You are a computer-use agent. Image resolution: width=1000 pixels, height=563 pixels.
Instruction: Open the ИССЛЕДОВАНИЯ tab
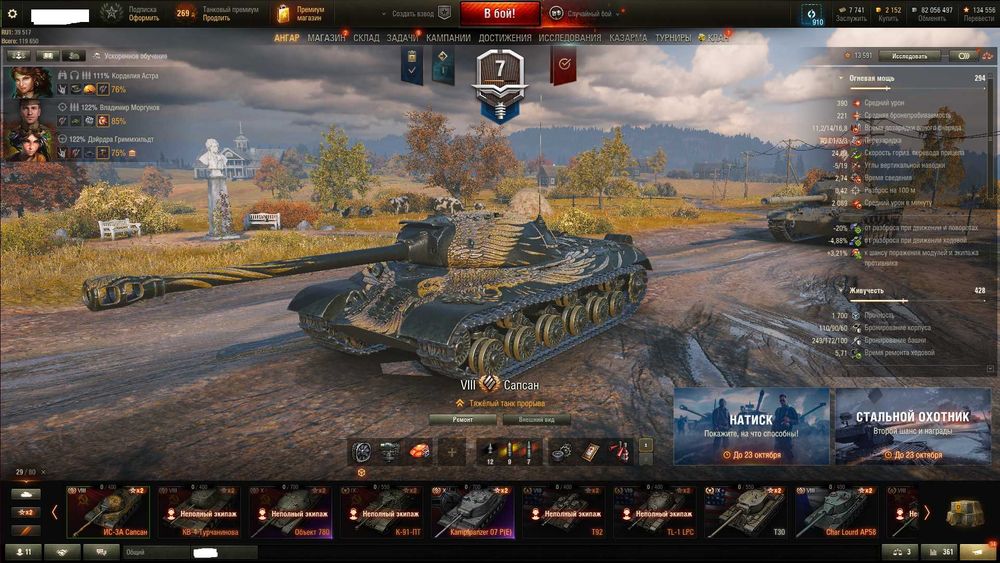(x=570, y=38)
